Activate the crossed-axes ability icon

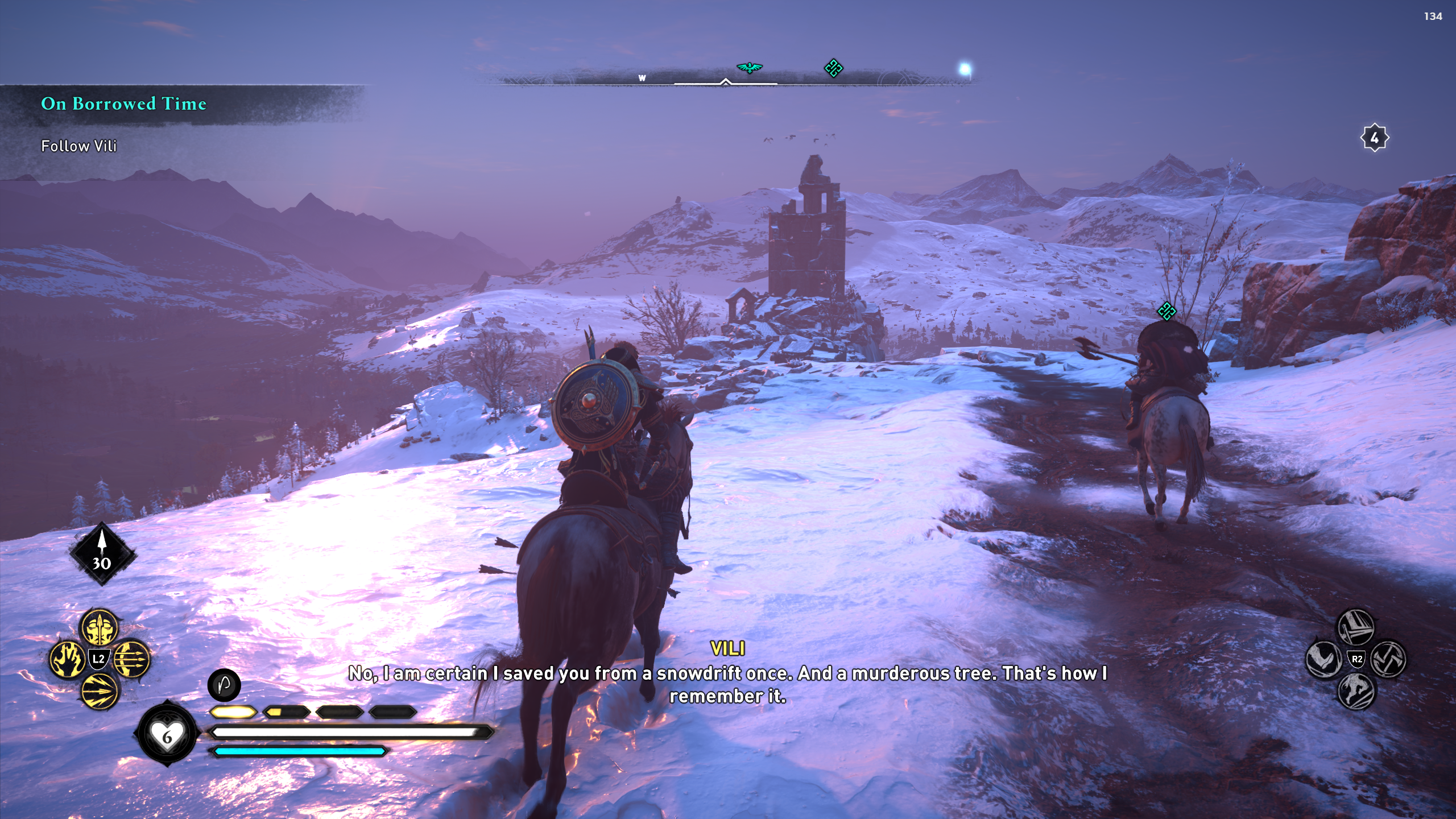pyautogui.click(x=1387, y=659)
